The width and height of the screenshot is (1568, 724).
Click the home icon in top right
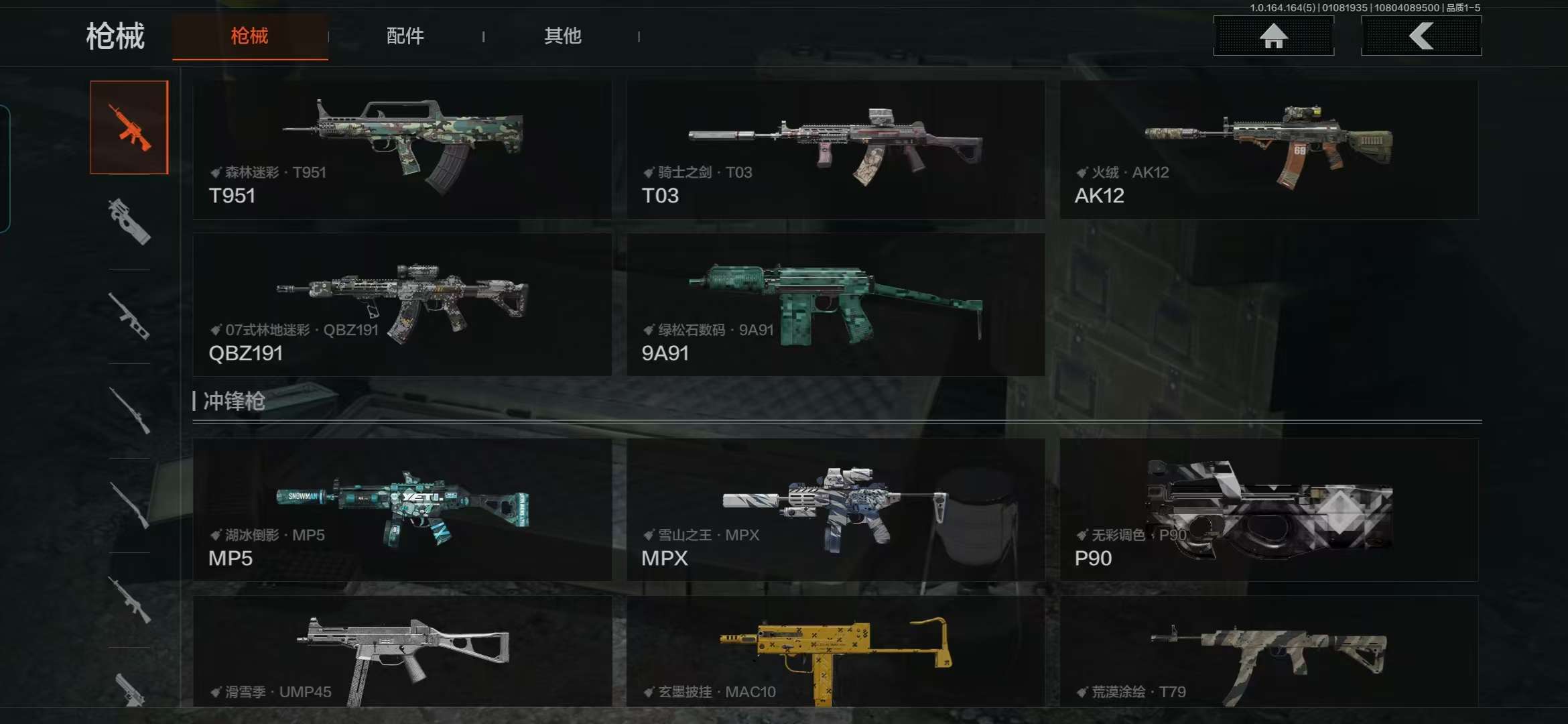pos(1272,36)
